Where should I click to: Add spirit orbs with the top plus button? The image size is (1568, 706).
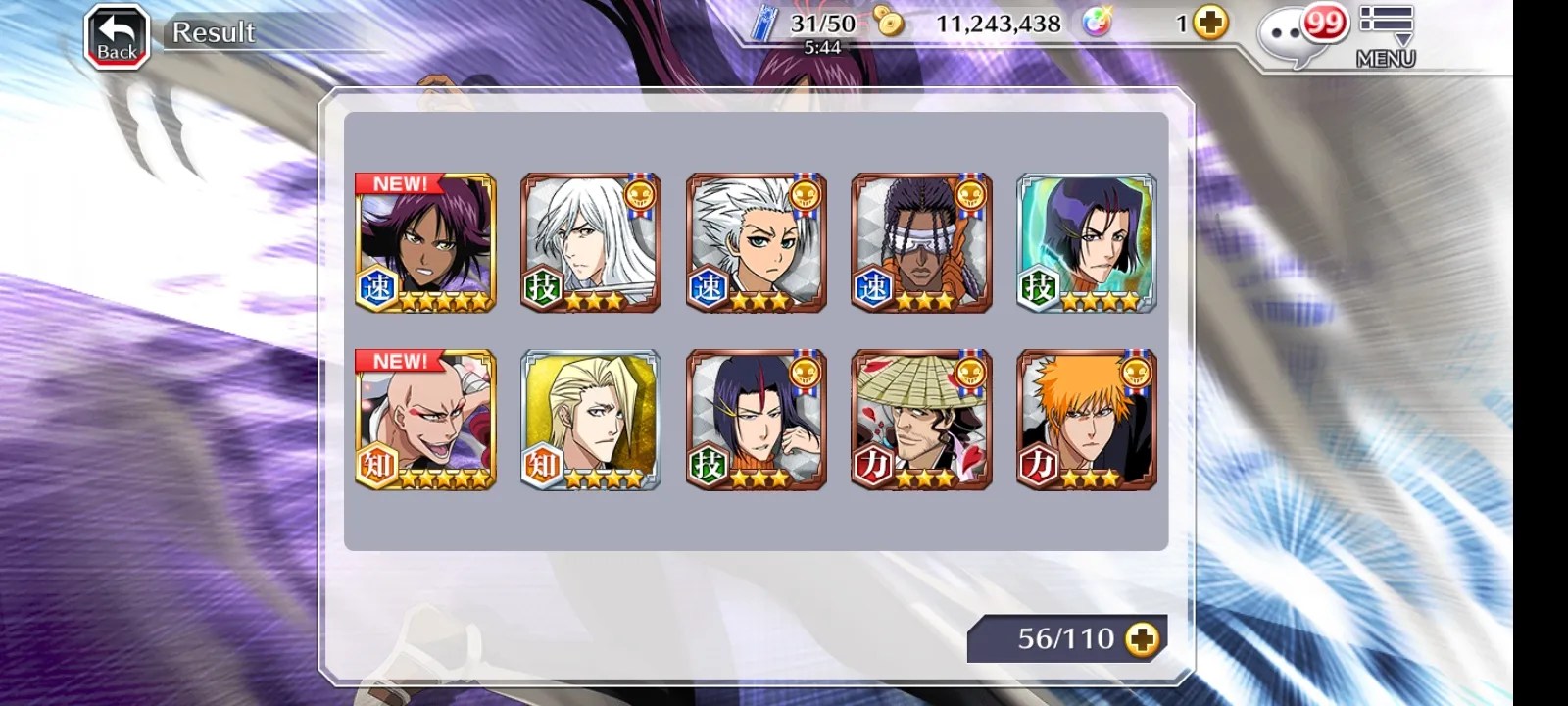1211,23
